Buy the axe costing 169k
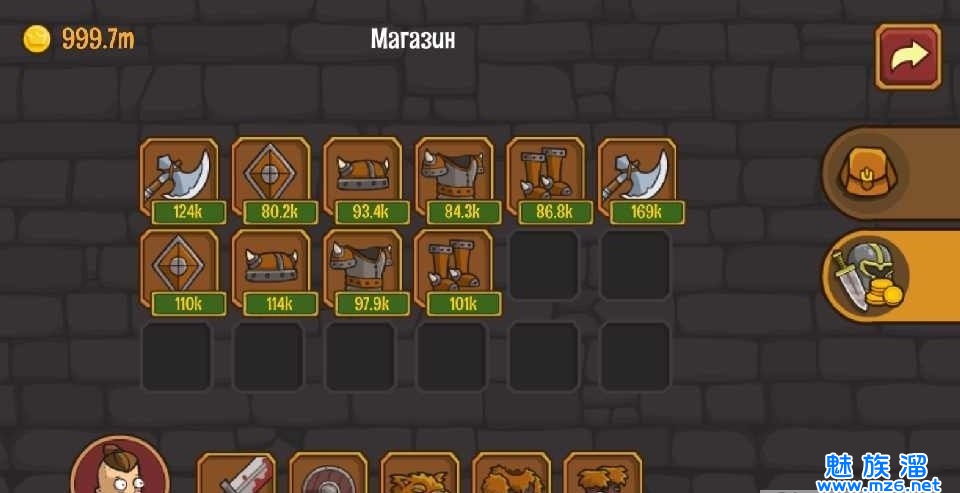The image size is (960, 493). 637,178
